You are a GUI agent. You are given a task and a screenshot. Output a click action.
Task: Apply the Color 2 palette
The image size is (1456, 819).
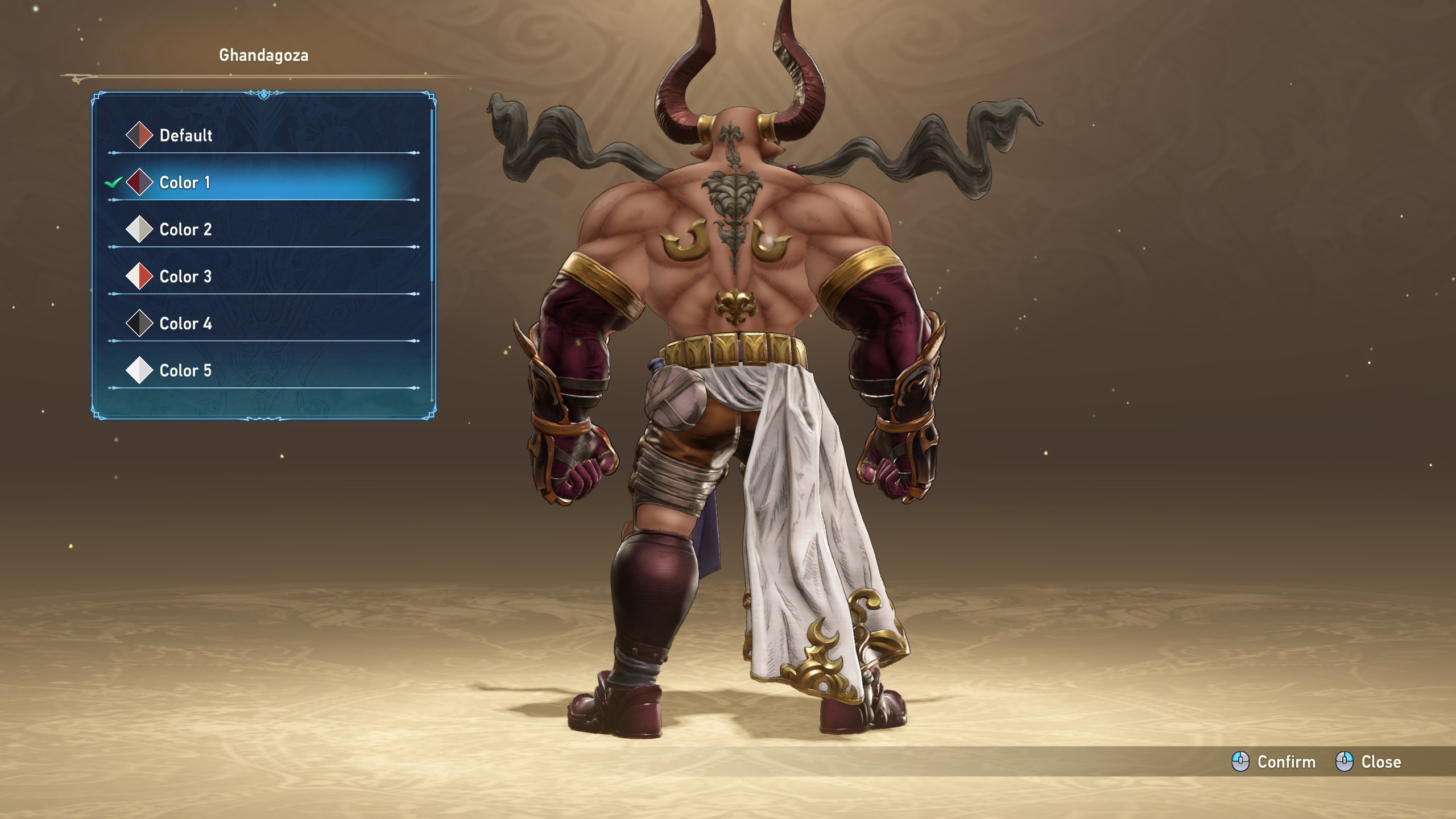pyautogui.click(x=185, y=230)
